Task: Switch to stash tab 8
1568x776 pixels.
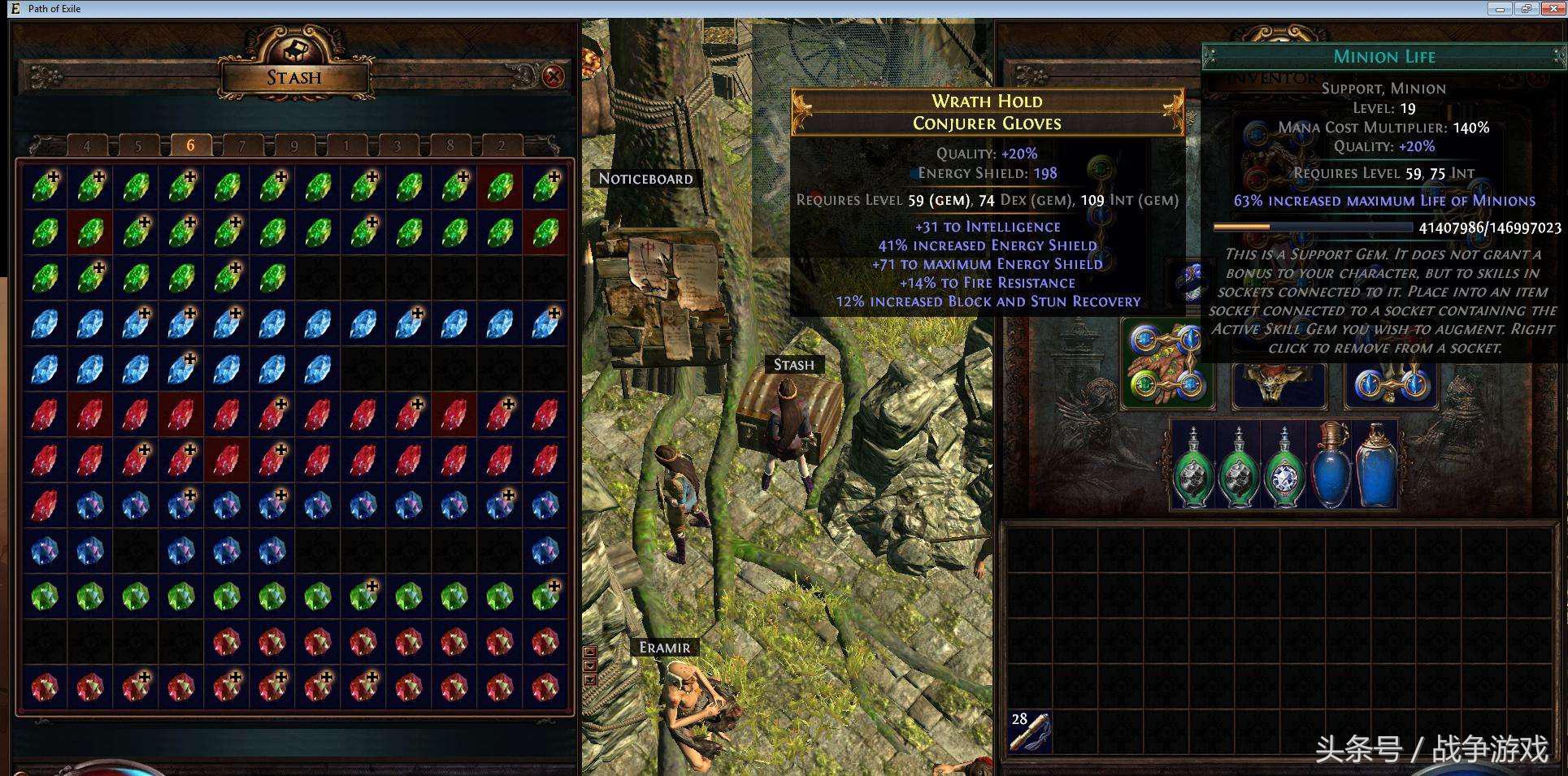Action: (450, 146)
